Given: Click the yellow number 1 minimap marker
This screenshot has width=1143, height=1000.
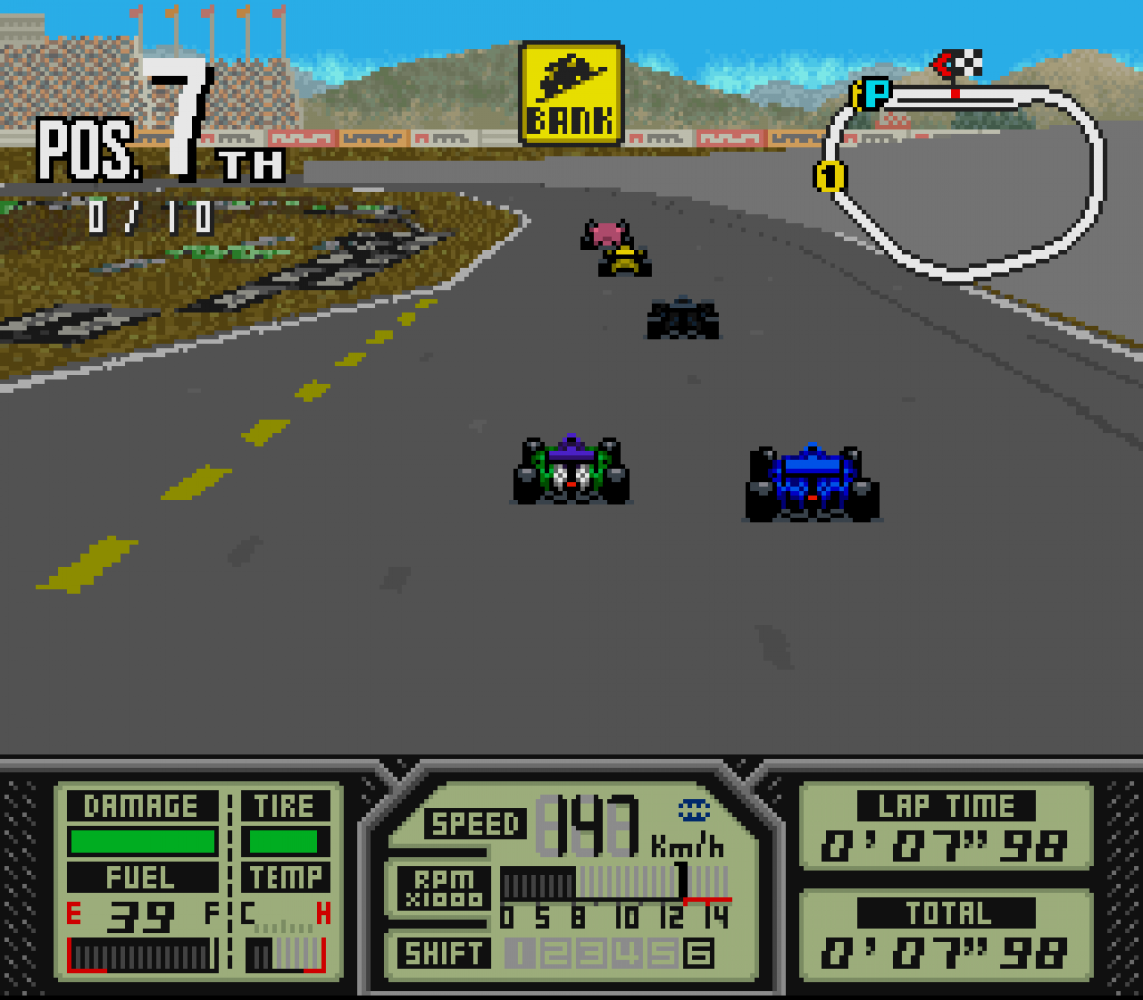Looking at the screenshot, I should tap(829, 177).
